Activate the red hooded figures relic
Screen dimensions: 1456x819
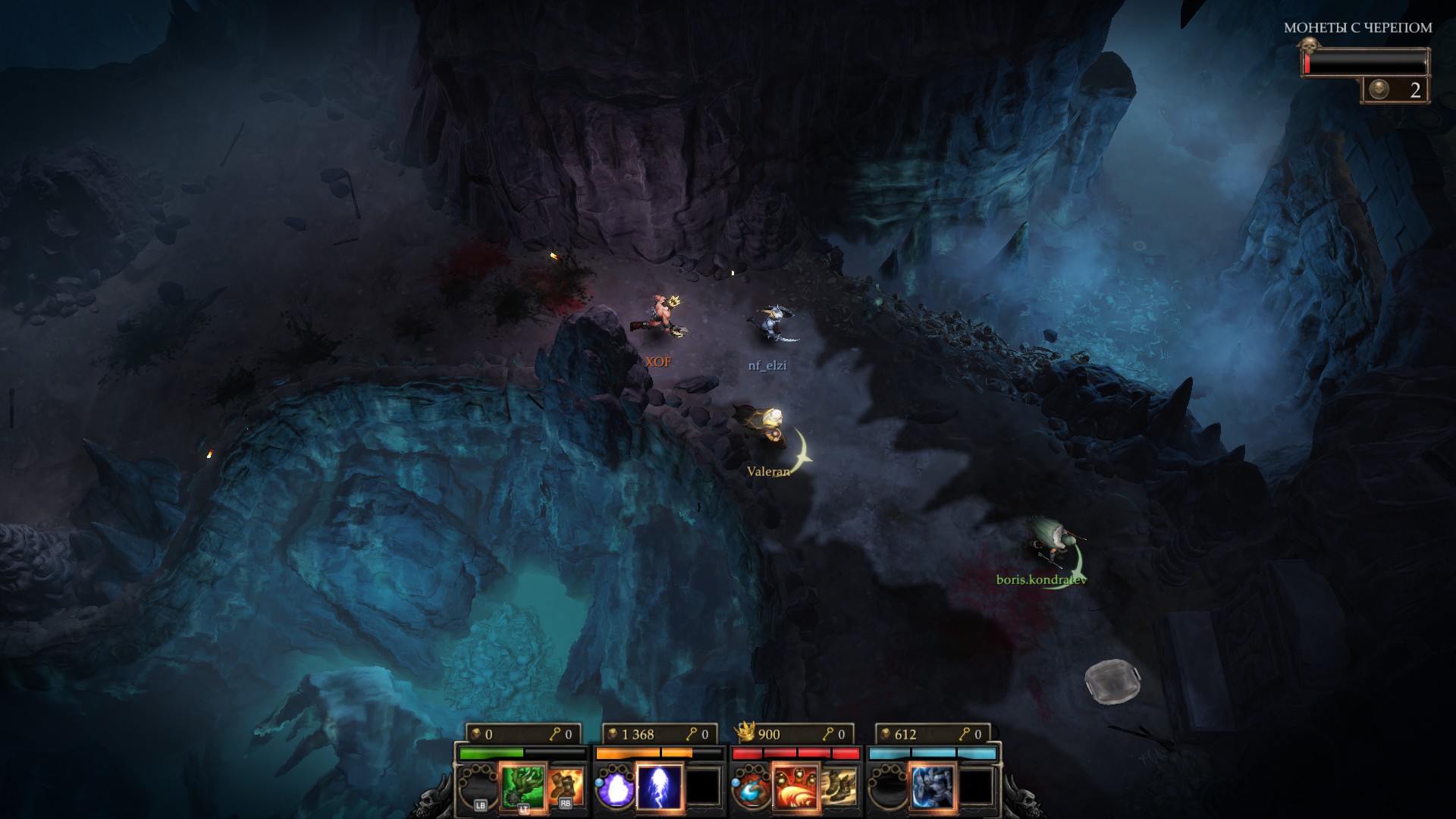click(x=795, y=786)
